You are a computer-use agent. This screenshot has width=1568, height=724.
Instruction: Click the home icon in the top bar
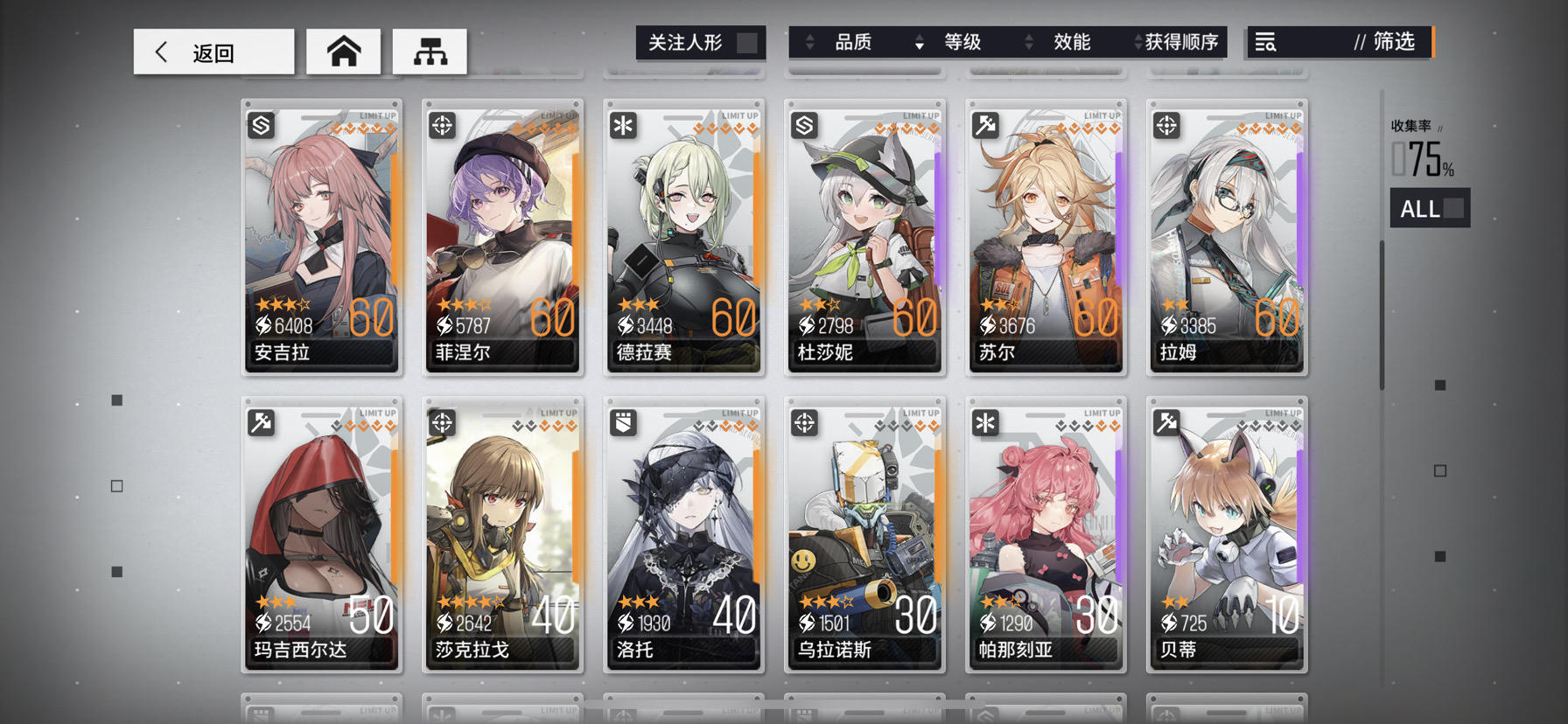[344, 51]
